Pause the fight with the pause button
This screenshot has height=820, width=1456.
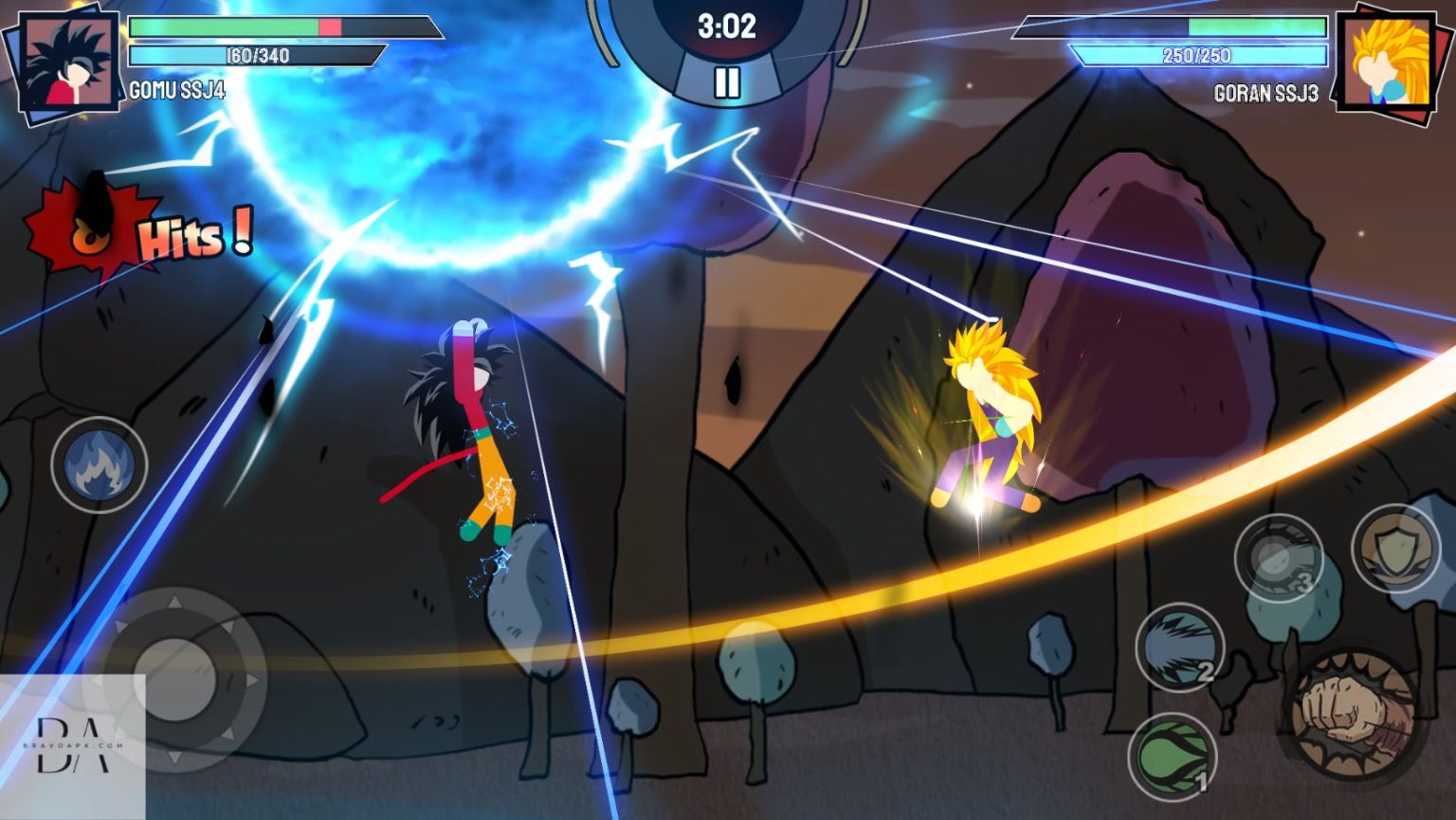click(x=727, y=82)
